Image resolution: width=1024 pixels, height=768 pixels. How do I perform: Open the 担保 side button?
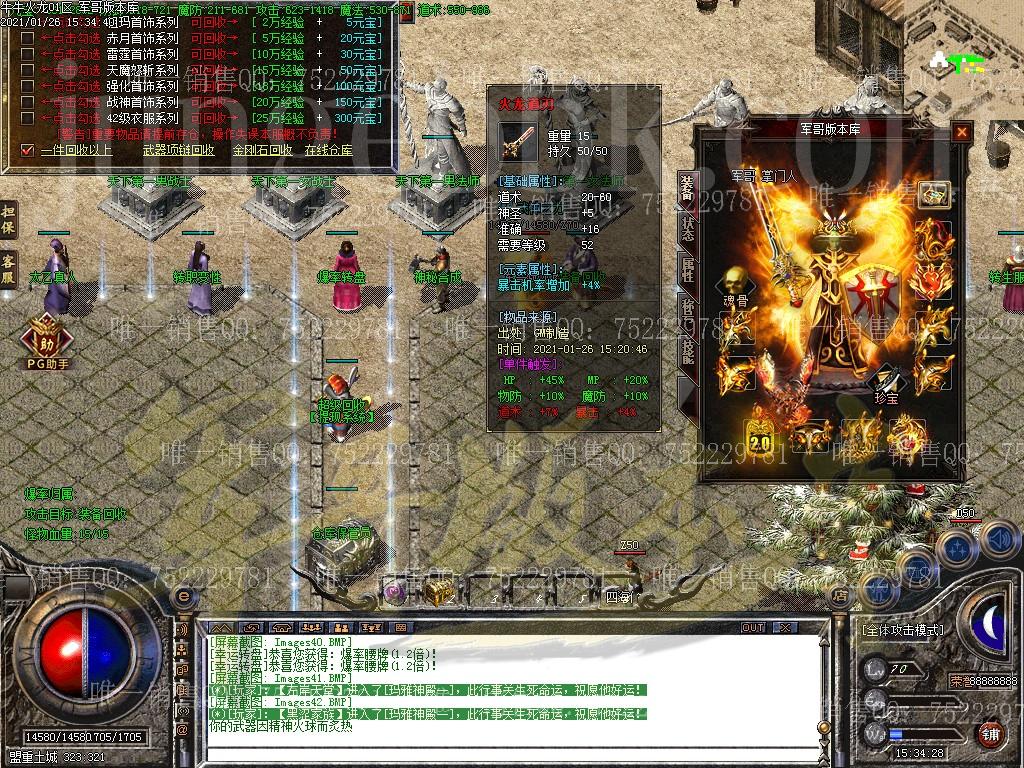click(8, 219)
